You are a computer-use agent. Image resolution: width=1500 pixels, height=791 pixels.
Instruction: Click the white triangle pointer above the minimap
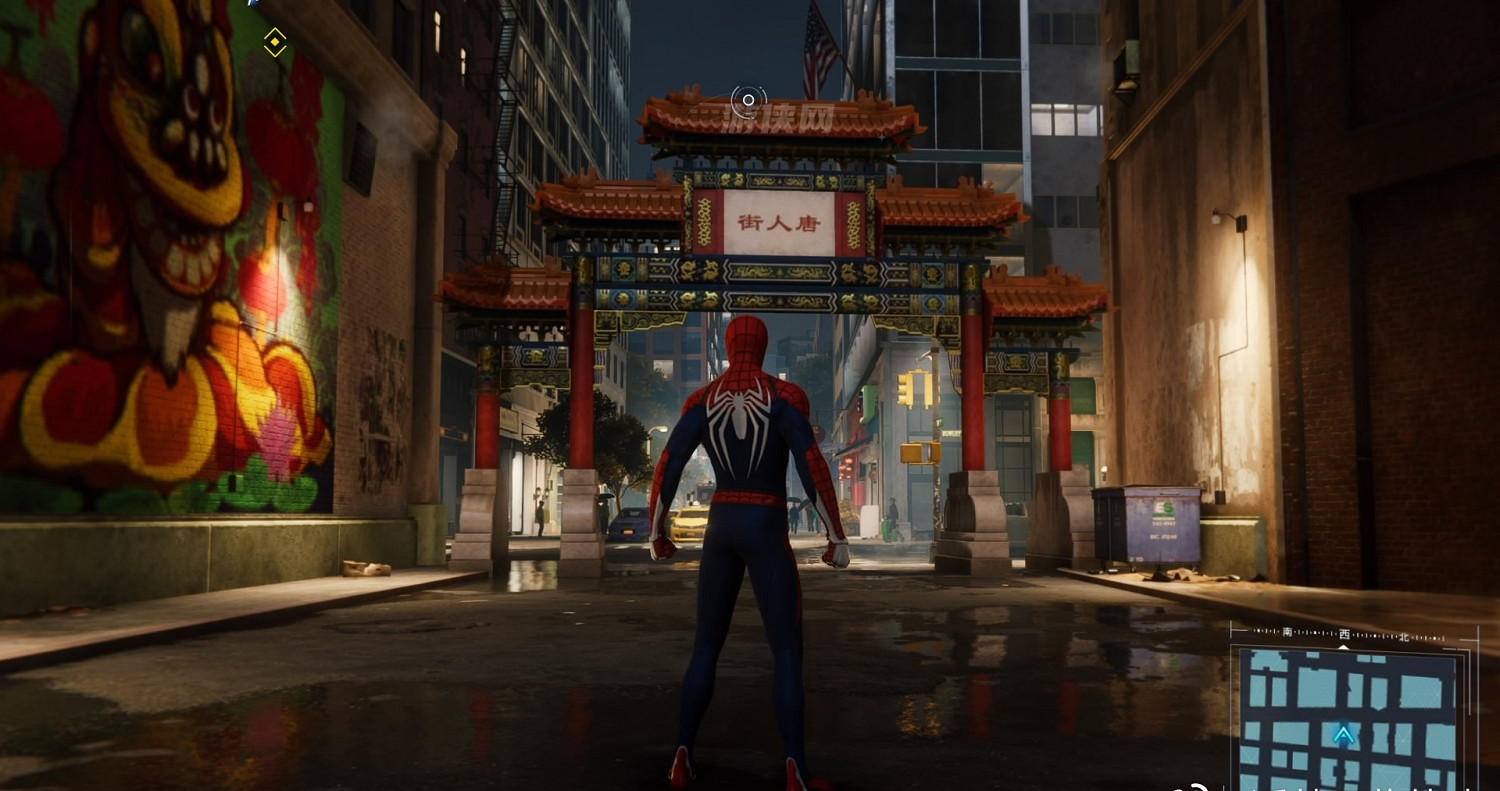pos(1344,646)
